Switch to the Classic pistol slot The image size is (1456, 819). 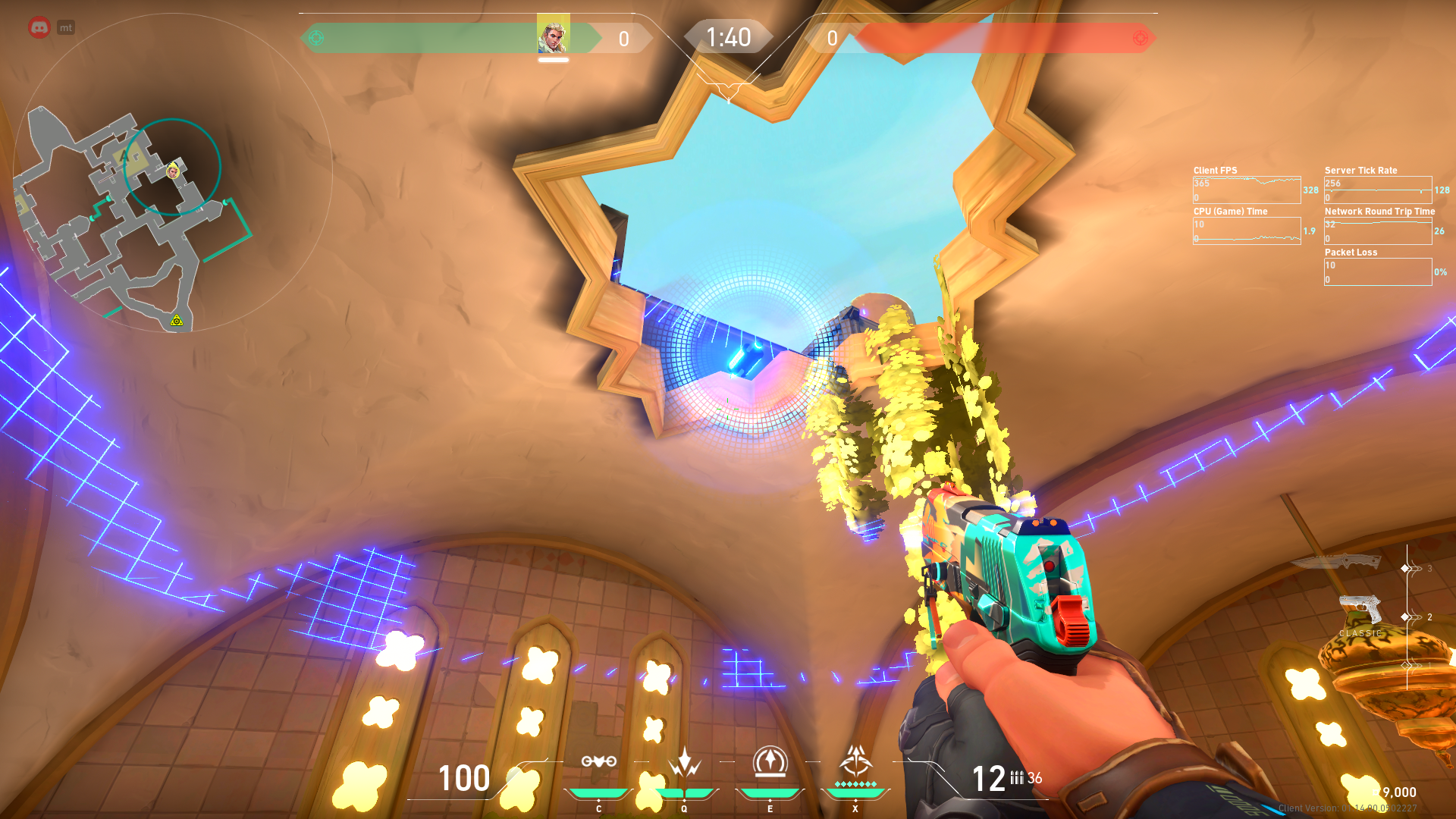pyautogui.click(x=1360, y=610)
